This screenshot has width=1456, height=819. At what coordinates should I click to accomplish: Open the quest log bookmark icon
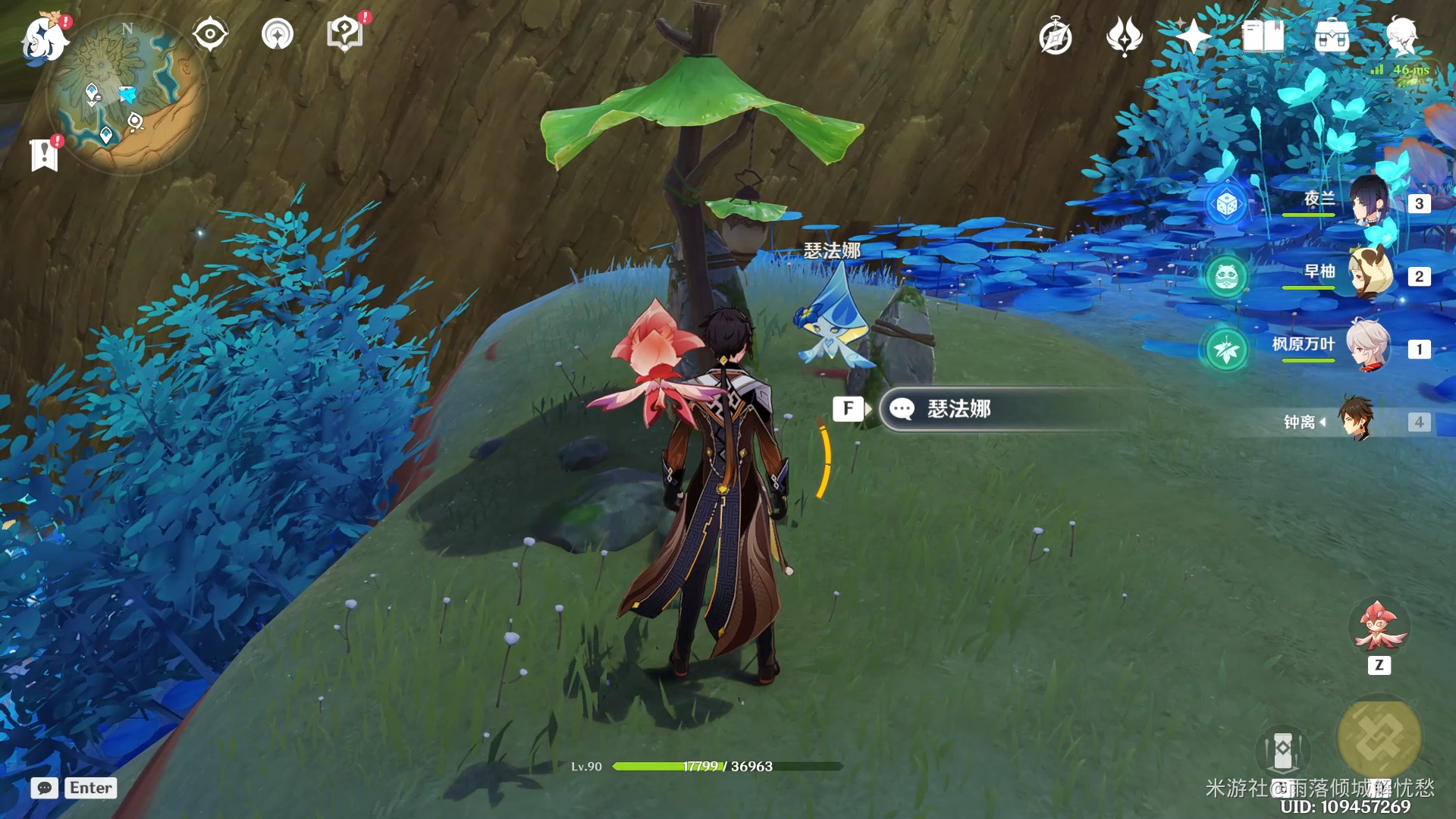tap(45, 155)
